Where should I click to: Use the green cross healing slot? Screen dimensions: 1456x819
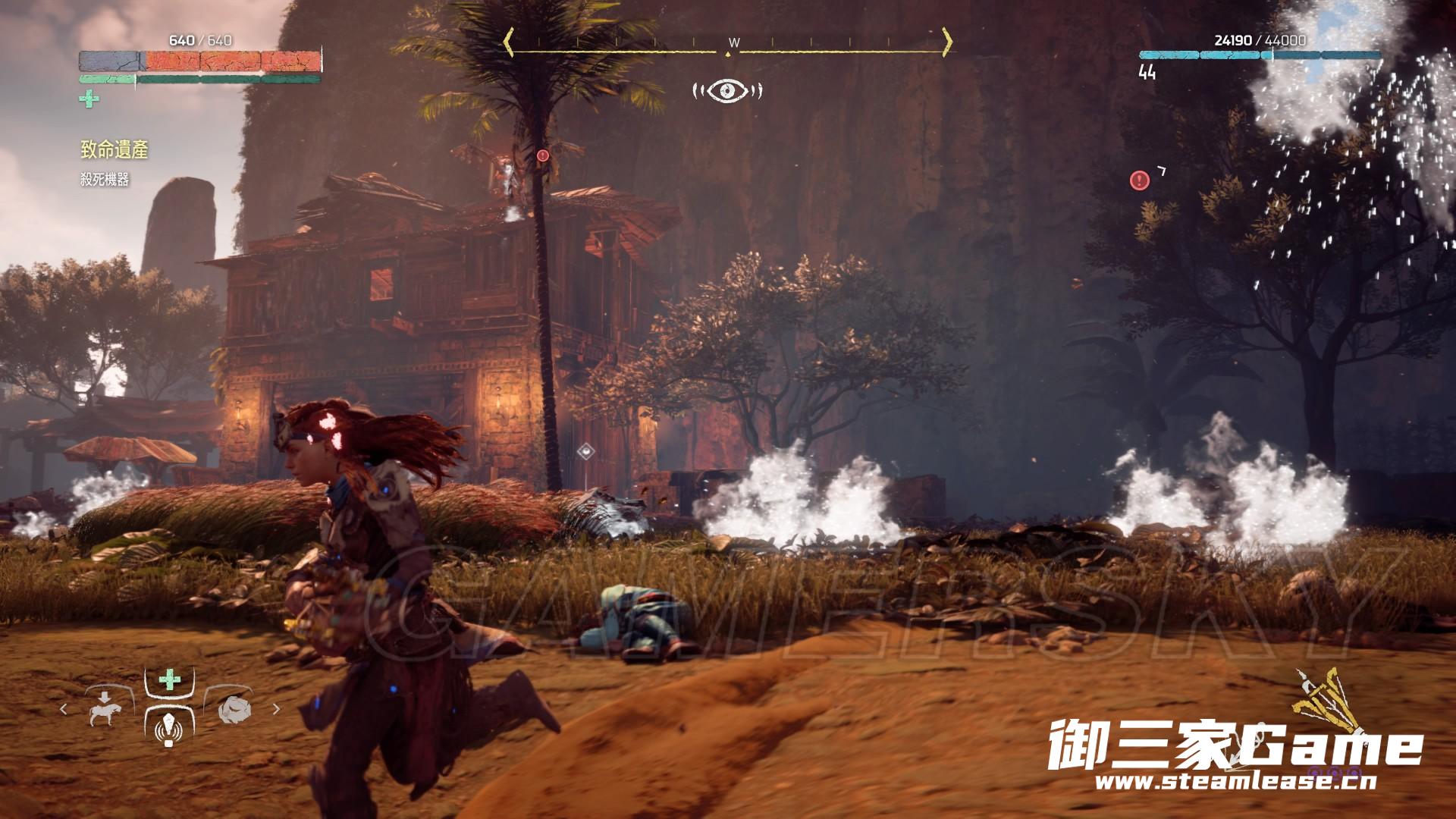170,679
